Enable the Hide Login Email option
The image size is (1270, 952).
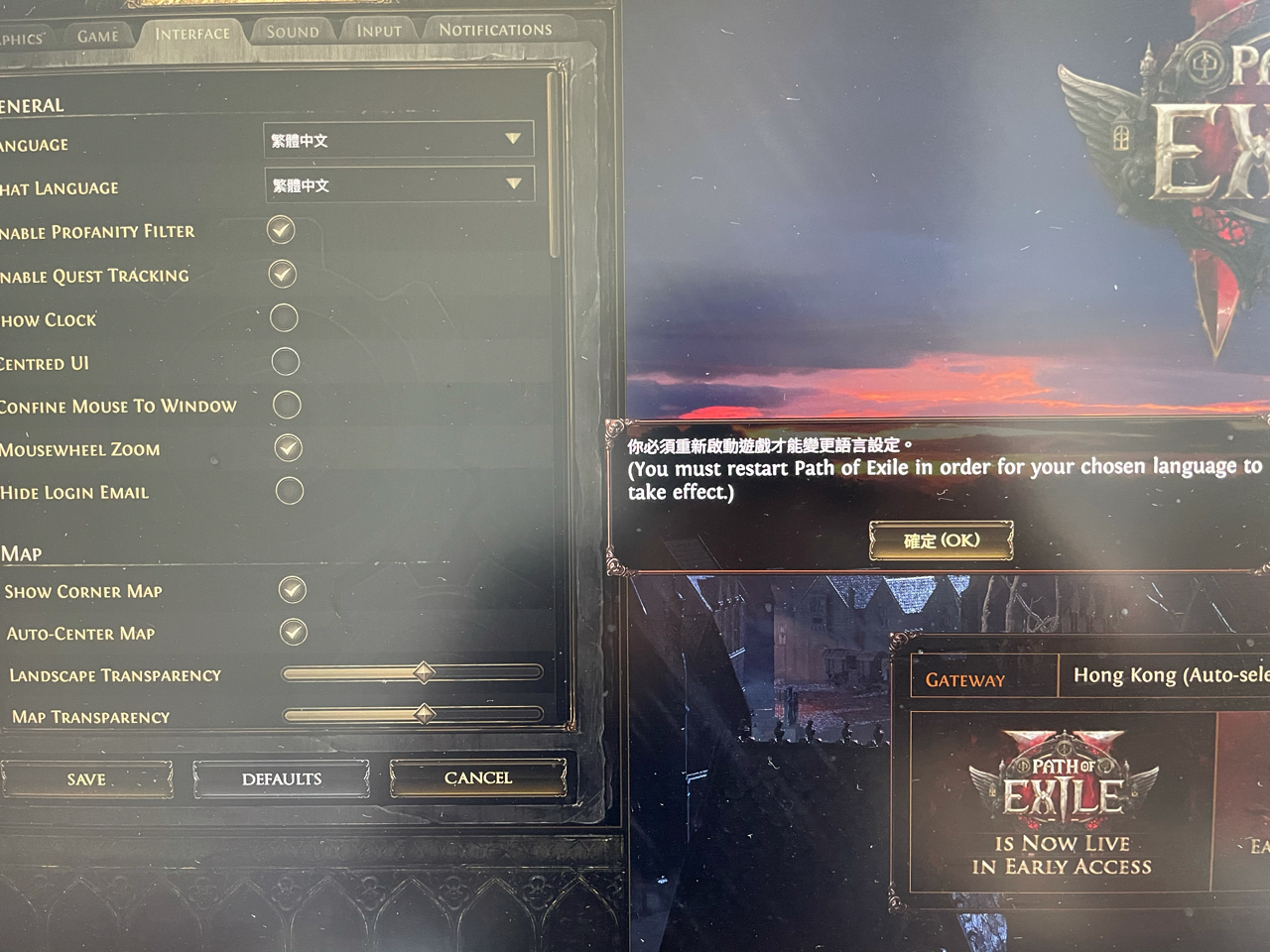(289, 491)
